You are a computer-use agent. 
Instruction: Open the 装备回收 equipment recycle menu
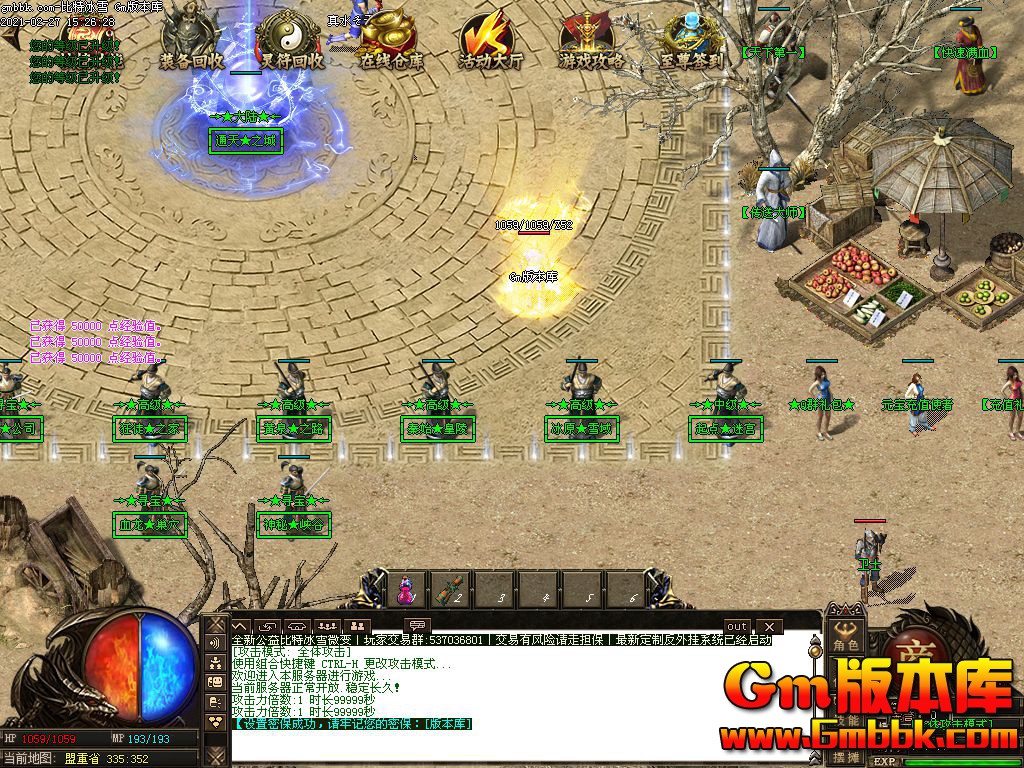click(x=192, y=40)
